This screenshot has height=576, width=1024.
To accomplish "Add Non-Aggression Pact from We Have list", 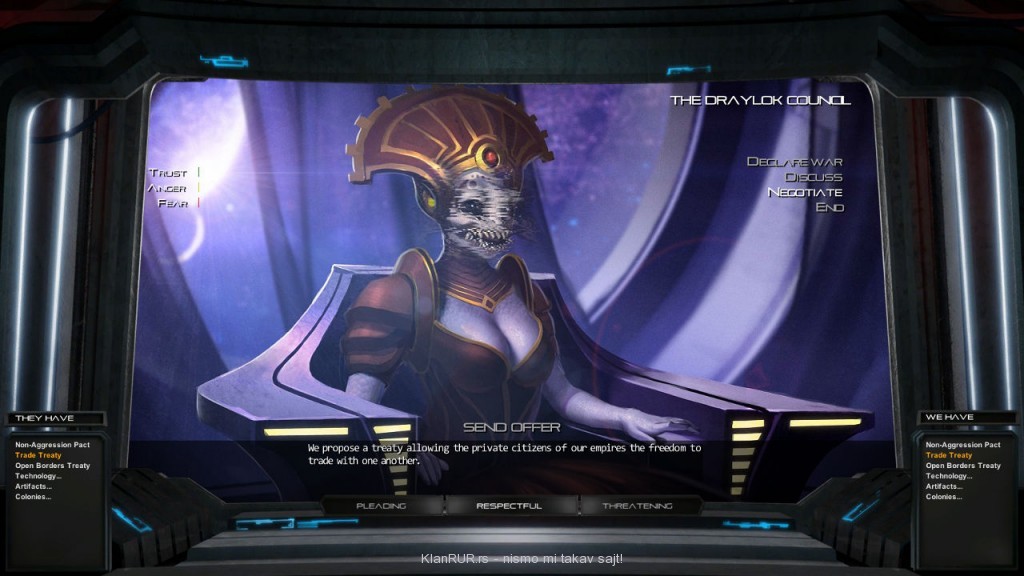I will 963,445.
